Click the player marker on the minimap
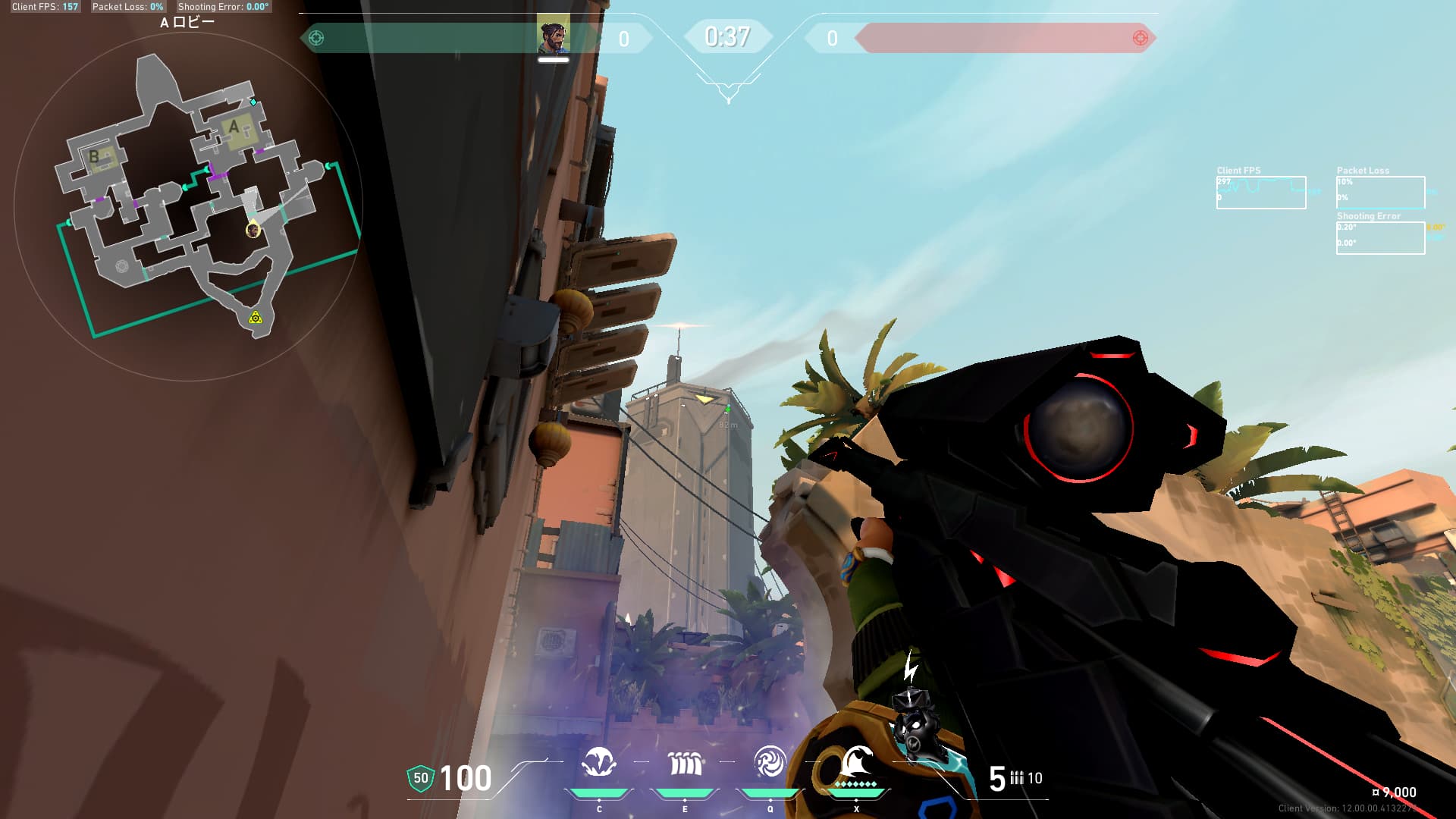The width and height of the screenshot is (1456, 819). (253, 229)
